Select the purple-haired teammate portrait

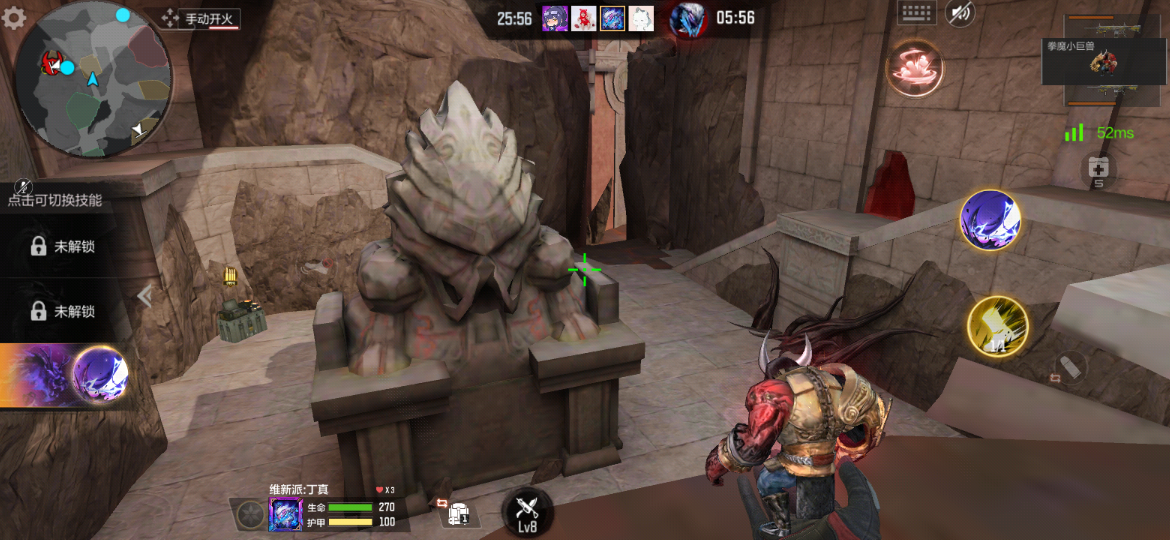555,18
